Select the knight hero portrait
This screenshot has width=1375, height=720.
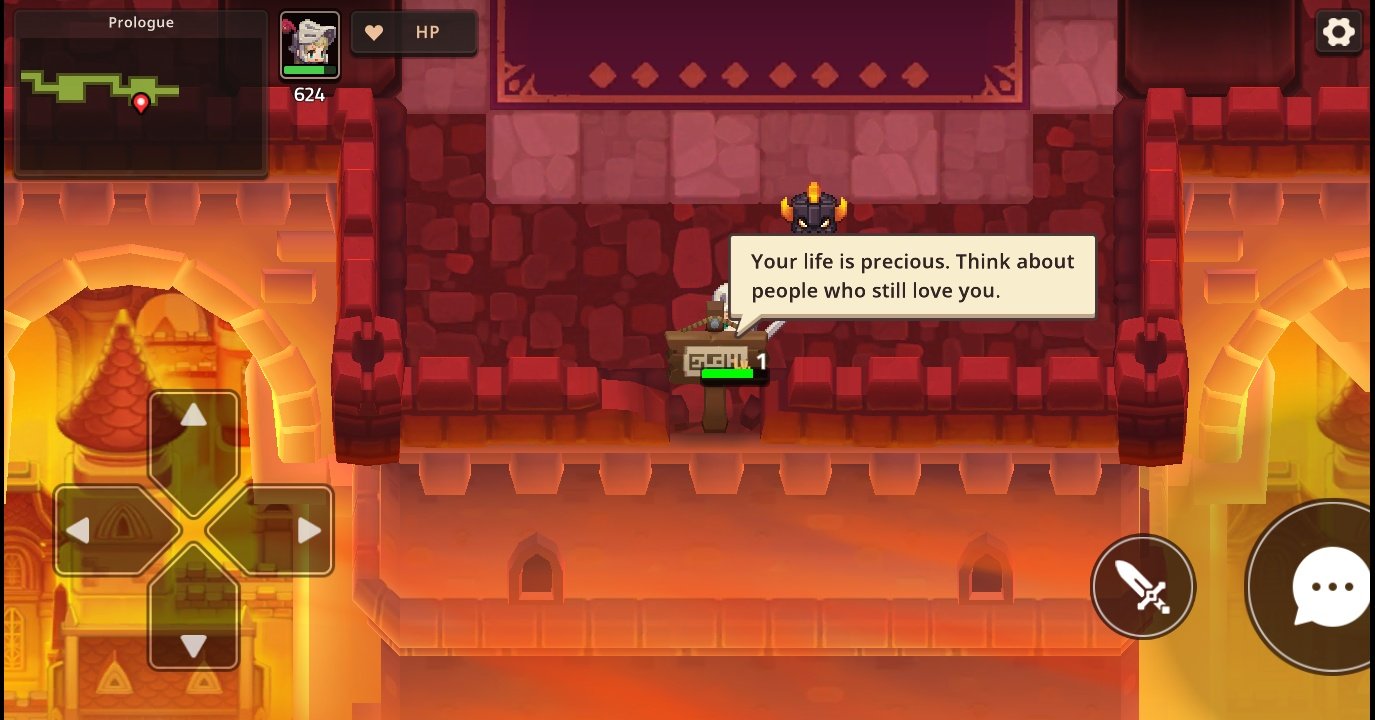(310, 45)
